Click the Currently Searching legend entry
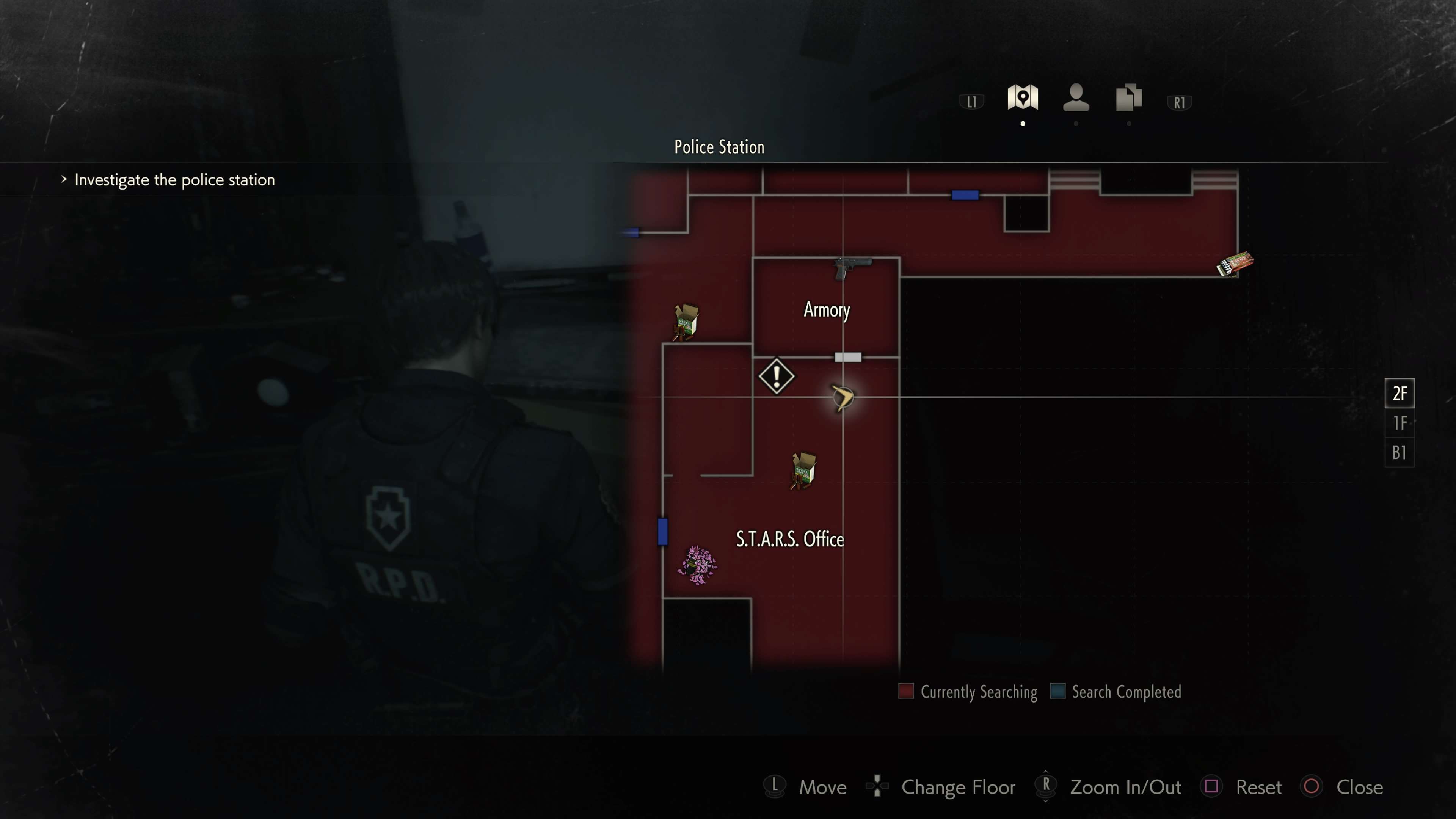The height and width of the screenshot is (819, 1456). pos(968,692)
